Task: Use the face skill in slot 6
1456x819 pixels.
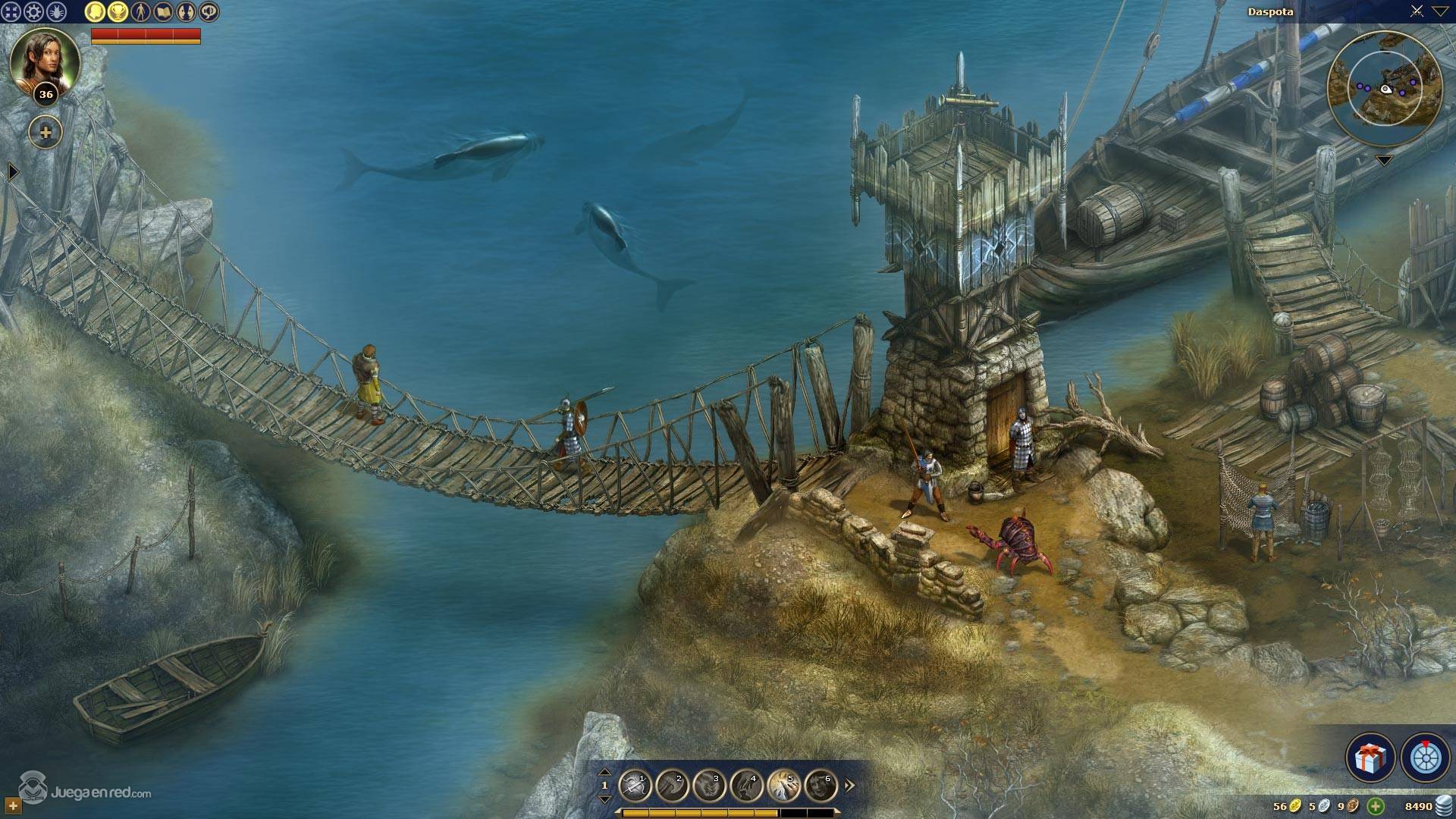Action: (820, 786)
